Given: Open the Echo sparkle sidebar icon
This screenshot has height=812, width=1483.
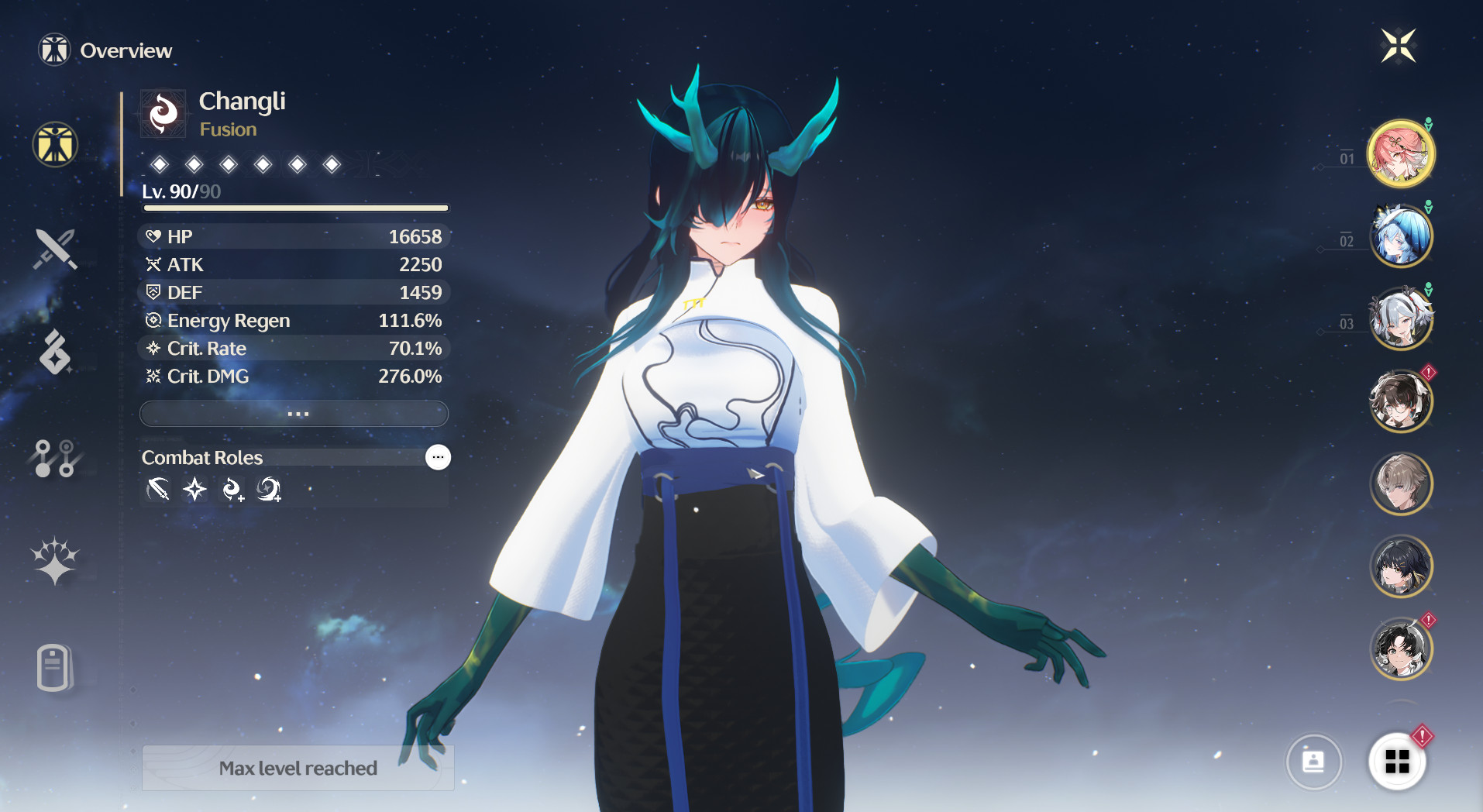Looking at the screenshot, I should pyautogui.click(x=53, y=563).
